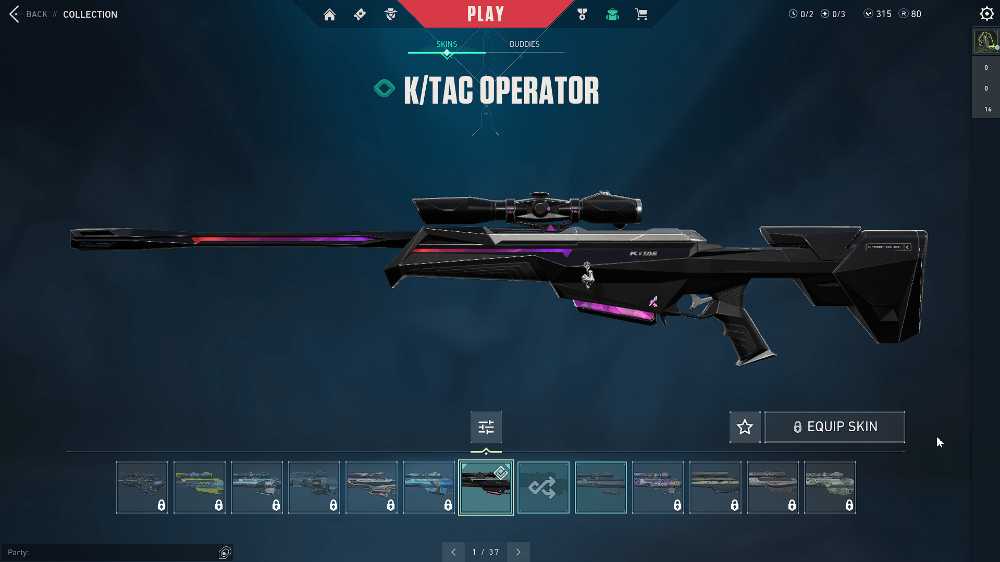The image size is (1000, 562).
Task: Switch to the Buddies tab
Action: pyautogui.click(x=524, y=45)
